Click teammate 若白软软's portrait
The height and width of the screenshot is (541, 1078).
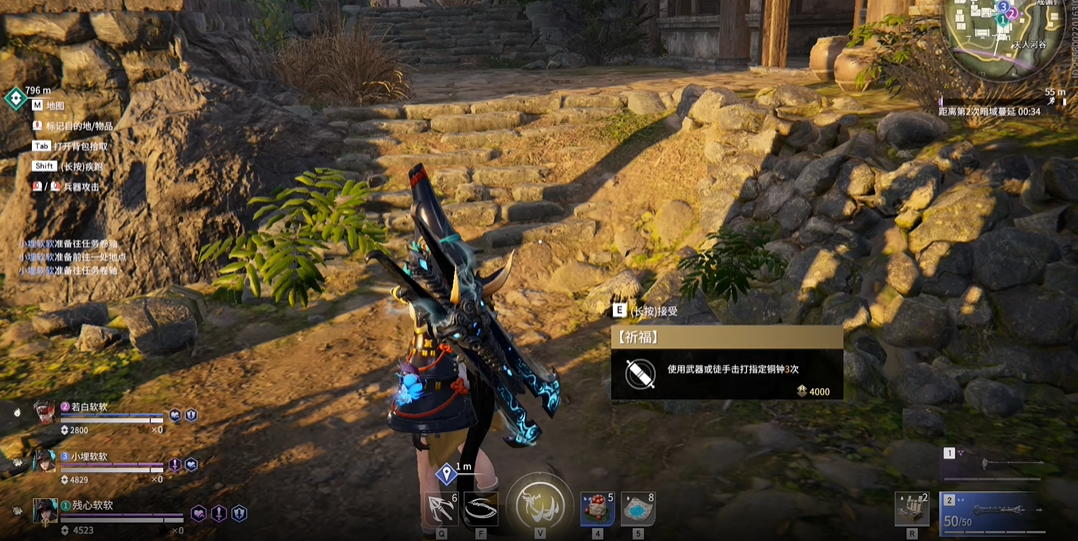[44, 412]
